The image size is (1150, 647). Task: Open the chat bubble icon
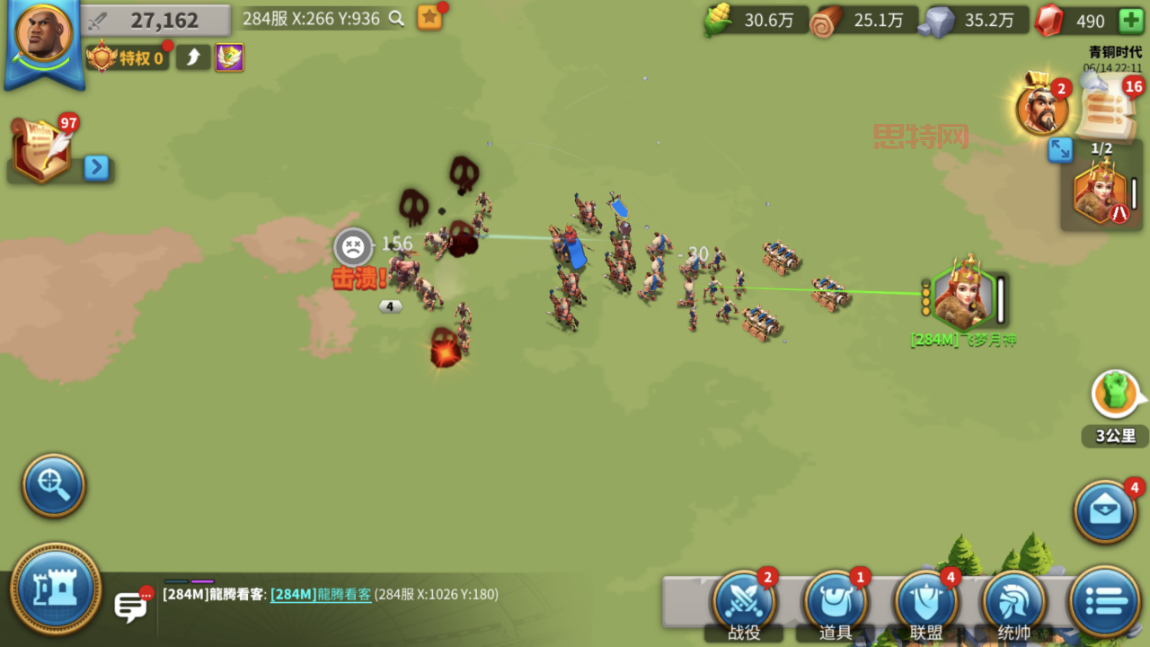pyautogui.click(x=131, y=605)
